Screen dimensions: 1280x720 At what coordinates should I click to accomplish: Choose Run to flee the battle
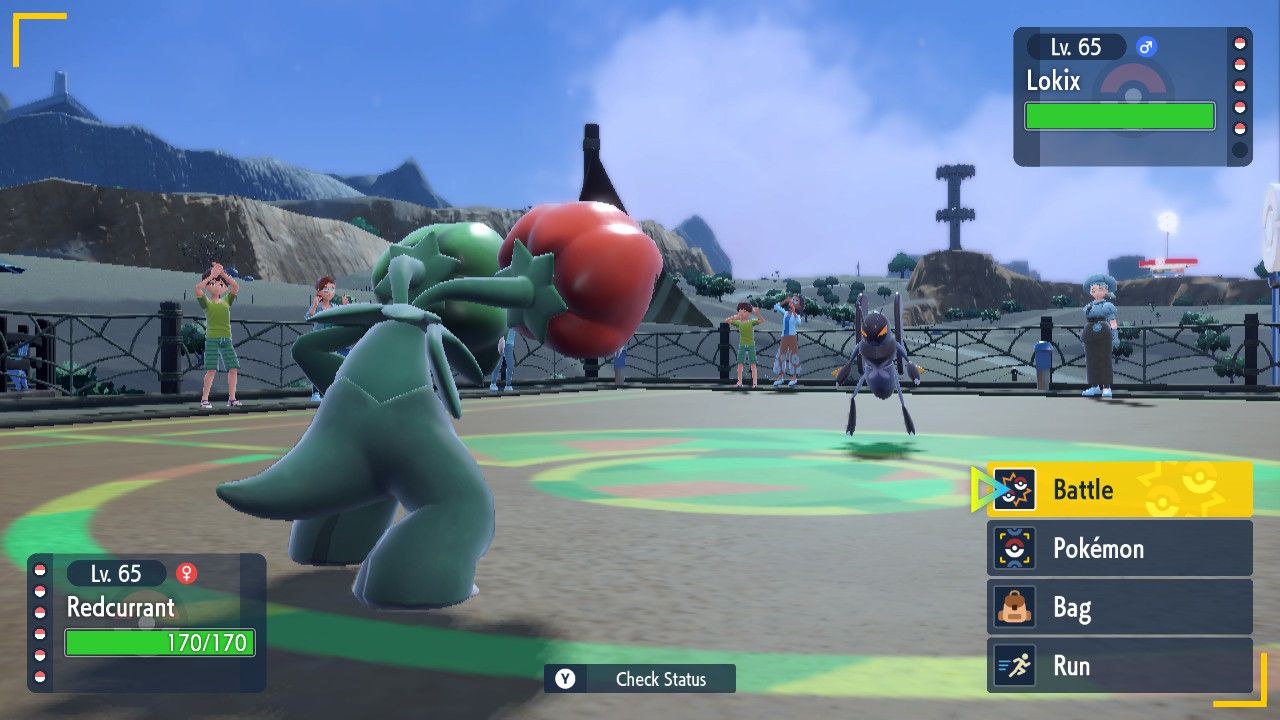point(1120,666)
